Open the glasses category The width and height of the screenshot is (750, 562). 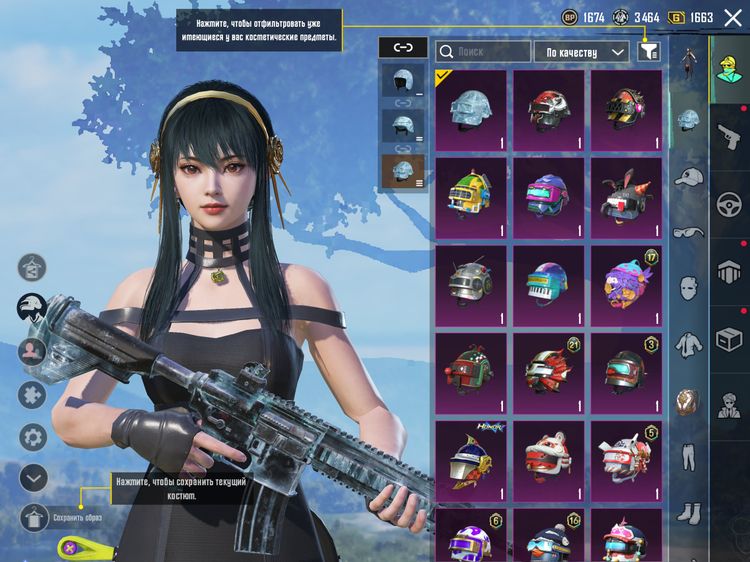pyautogui.click(x=688, y=233)
